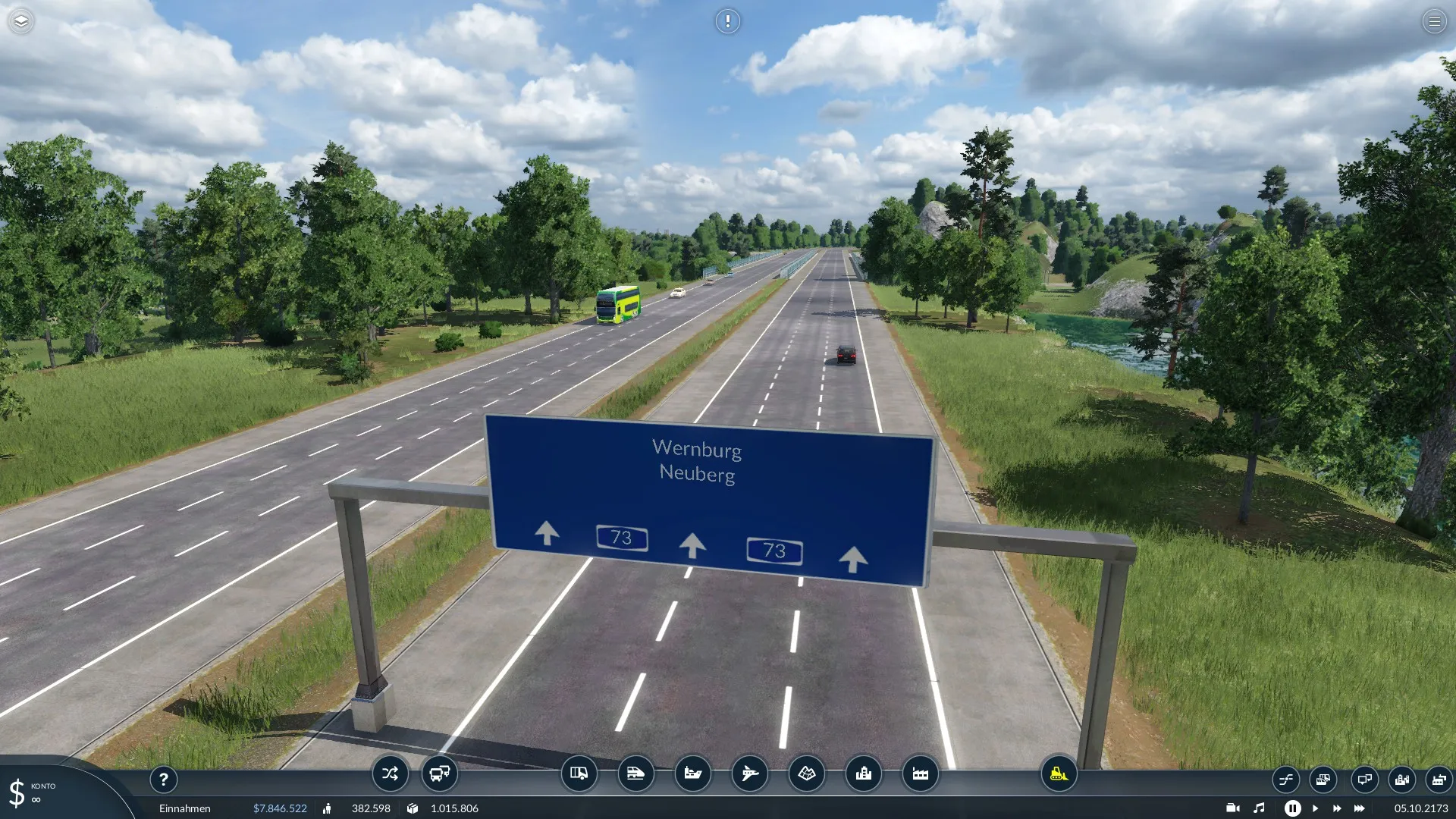Open the exclamation mark notifications
This screenshot has height=819, width=1456.
(x=727, y=21)
